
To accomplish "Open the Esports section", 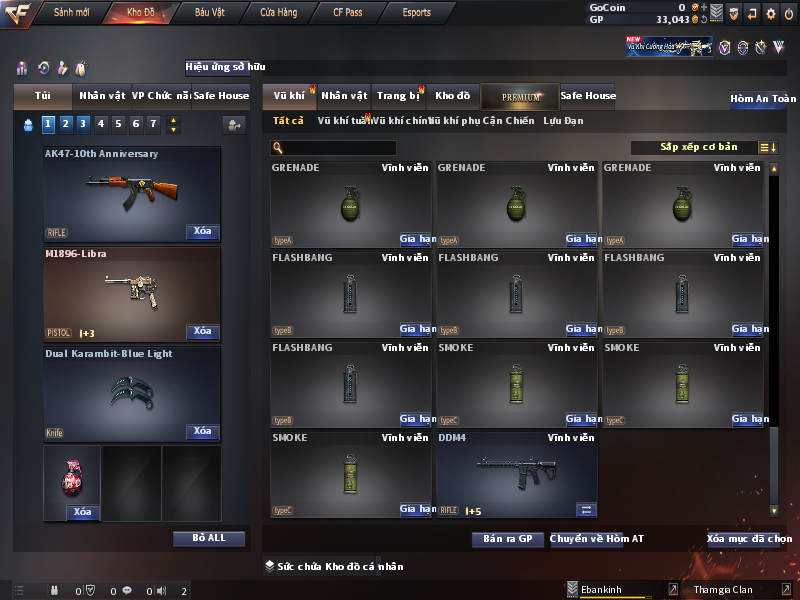I will (x=416, y=13).
